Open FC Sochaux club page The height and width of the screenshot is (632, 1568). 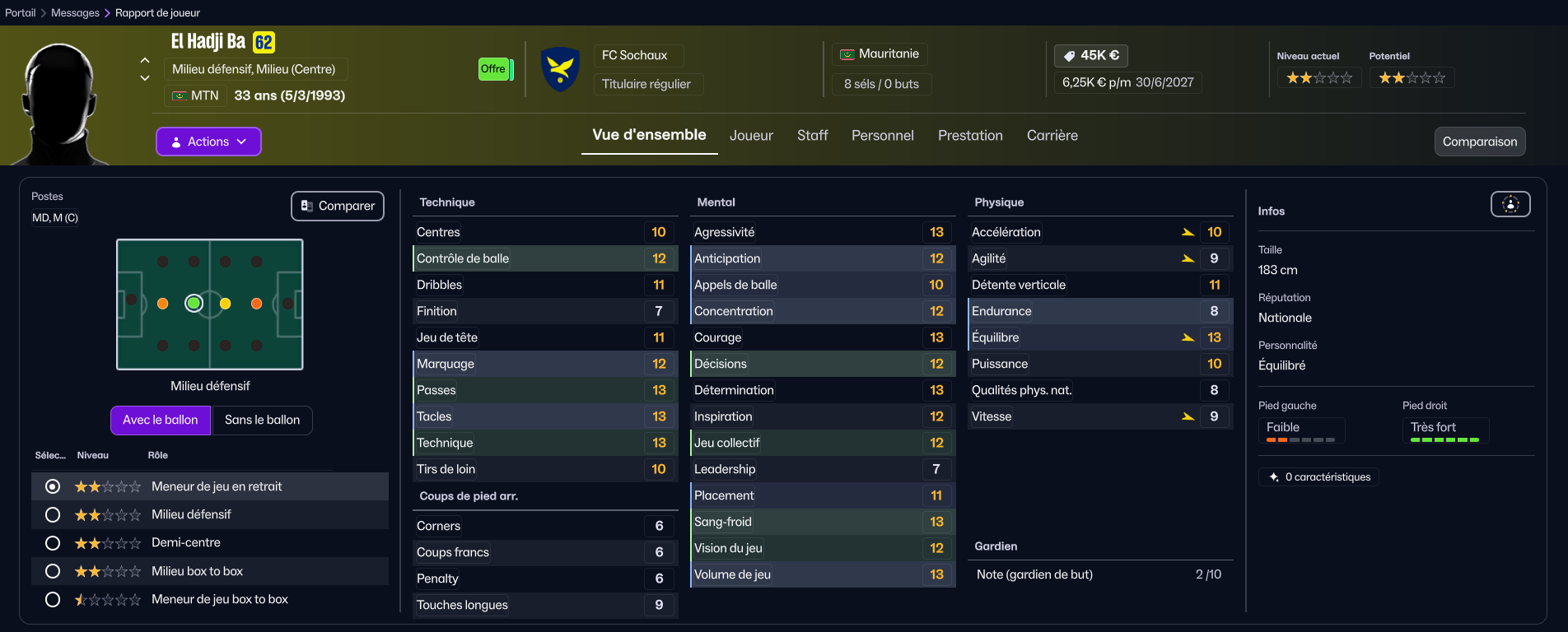click(x=635, y=55)
